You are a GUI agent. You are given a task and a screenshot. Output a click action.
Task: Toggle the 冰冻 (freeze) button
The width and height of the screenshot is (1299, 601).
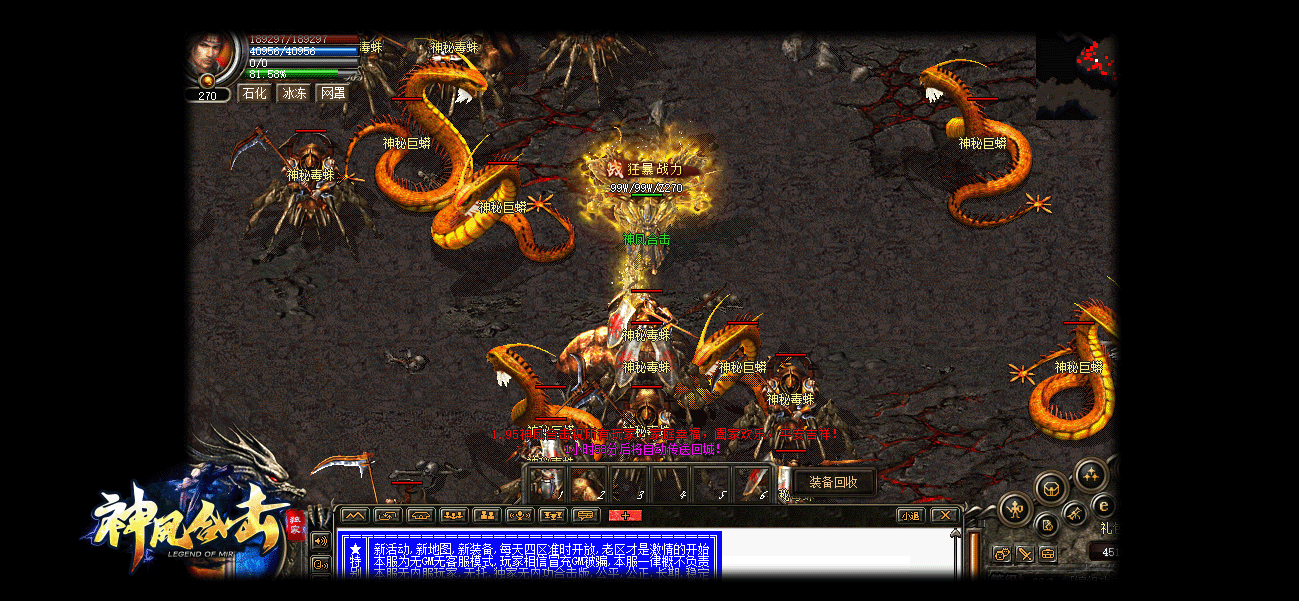click(x=294, y=93)
